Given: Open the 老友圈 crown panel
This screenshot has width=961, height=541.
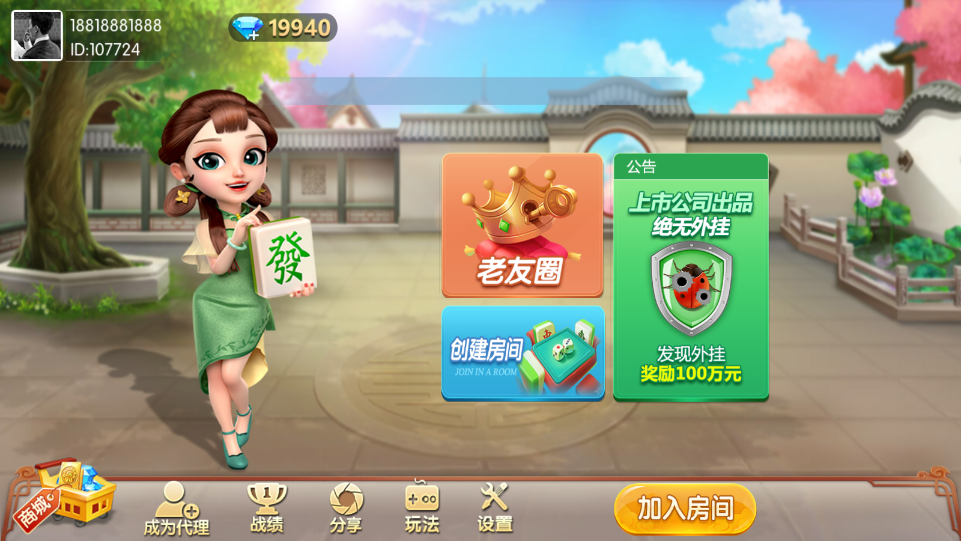Looking at the screenshot, I should [522, 225].
